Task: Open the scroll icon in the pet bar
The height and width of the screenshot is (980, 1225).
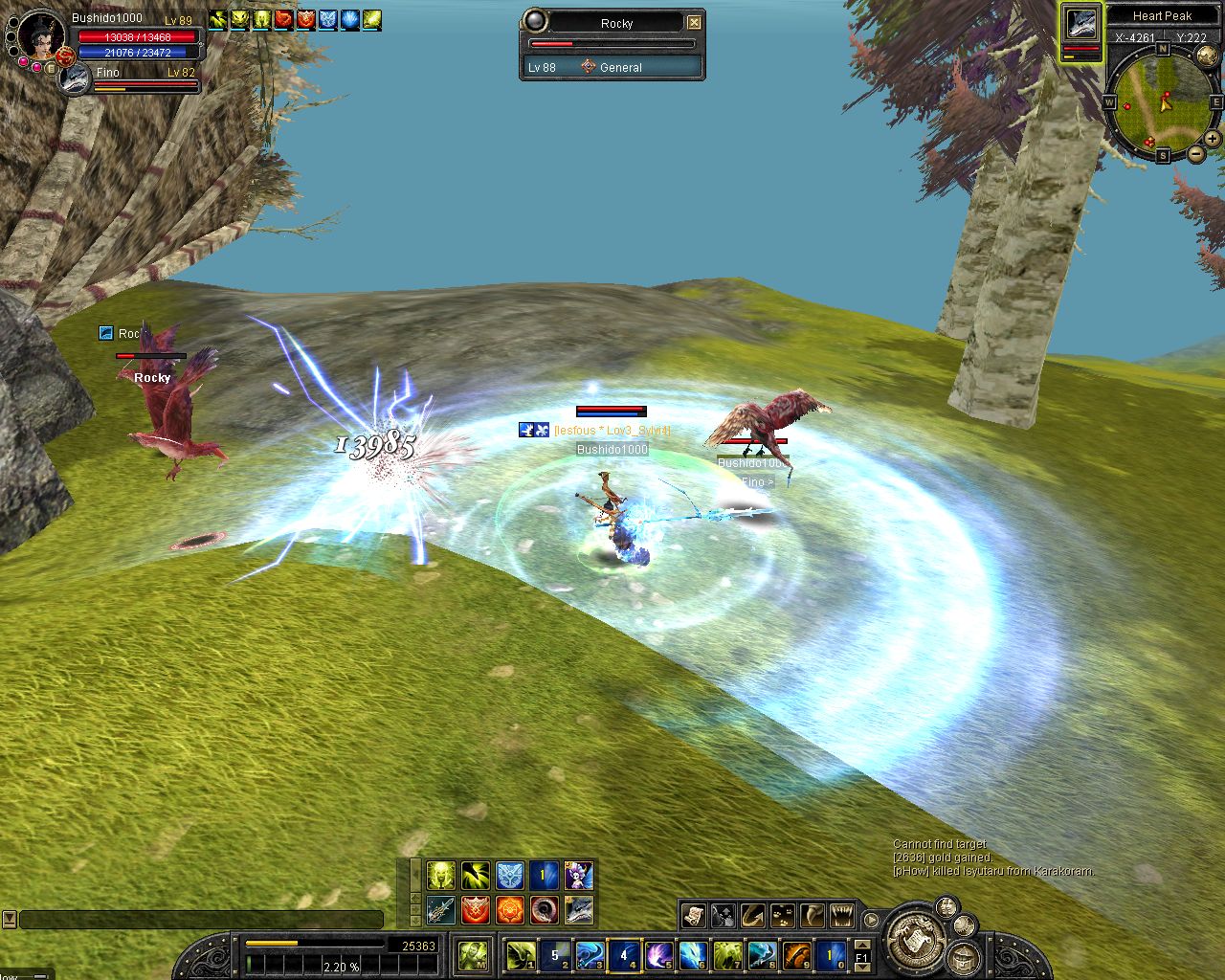Action: (694, 916)
